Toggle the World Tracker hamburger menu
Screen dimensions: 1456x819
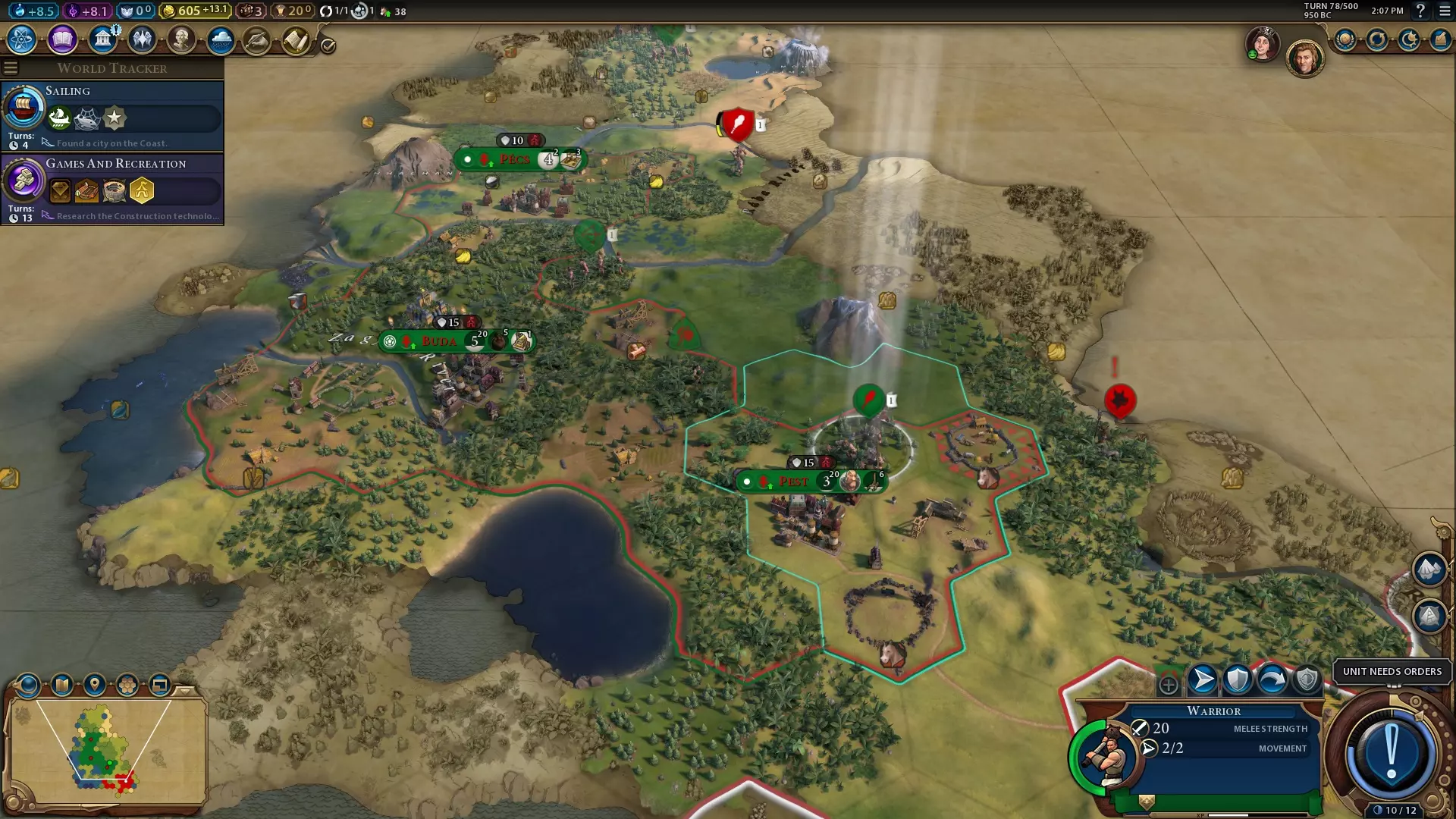11,68
